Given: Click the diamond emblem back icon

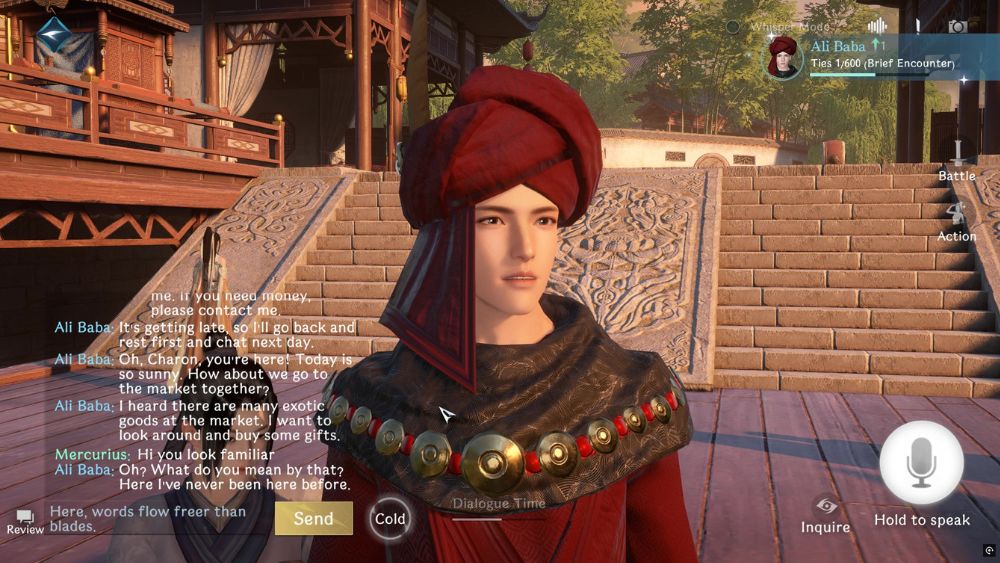Looking at the screenshot, I should point(53,33).
